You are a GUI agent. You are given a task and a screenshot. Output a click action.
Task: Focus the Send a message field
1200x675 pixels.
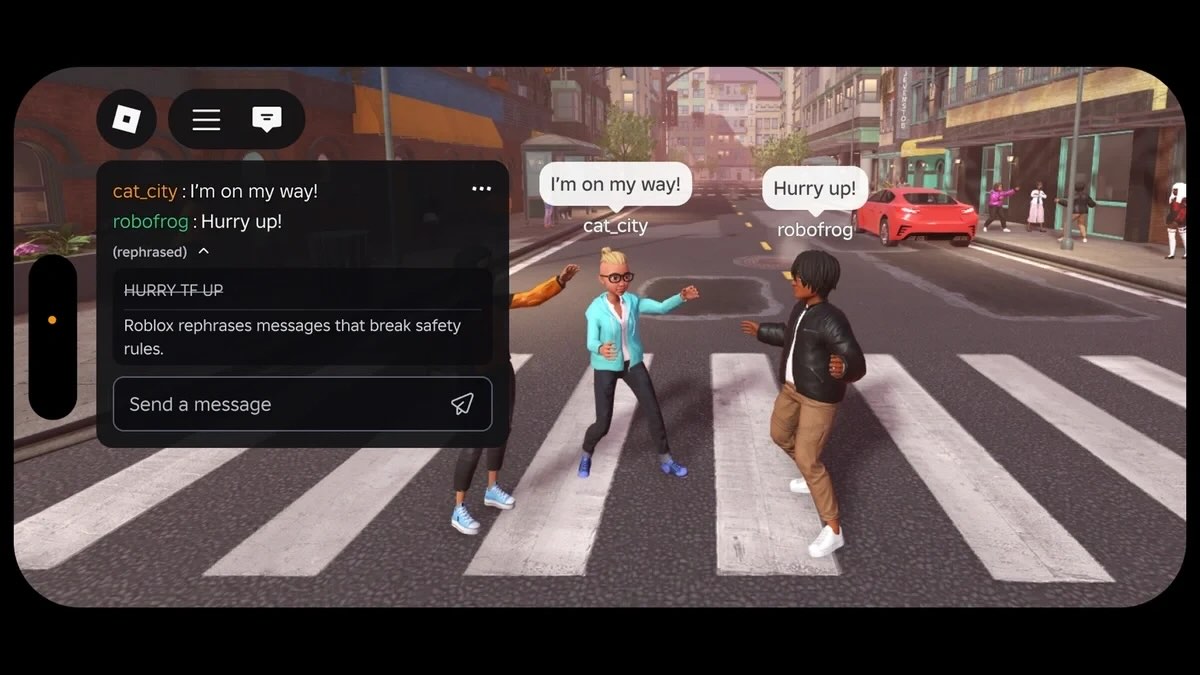tap(280, 404)
